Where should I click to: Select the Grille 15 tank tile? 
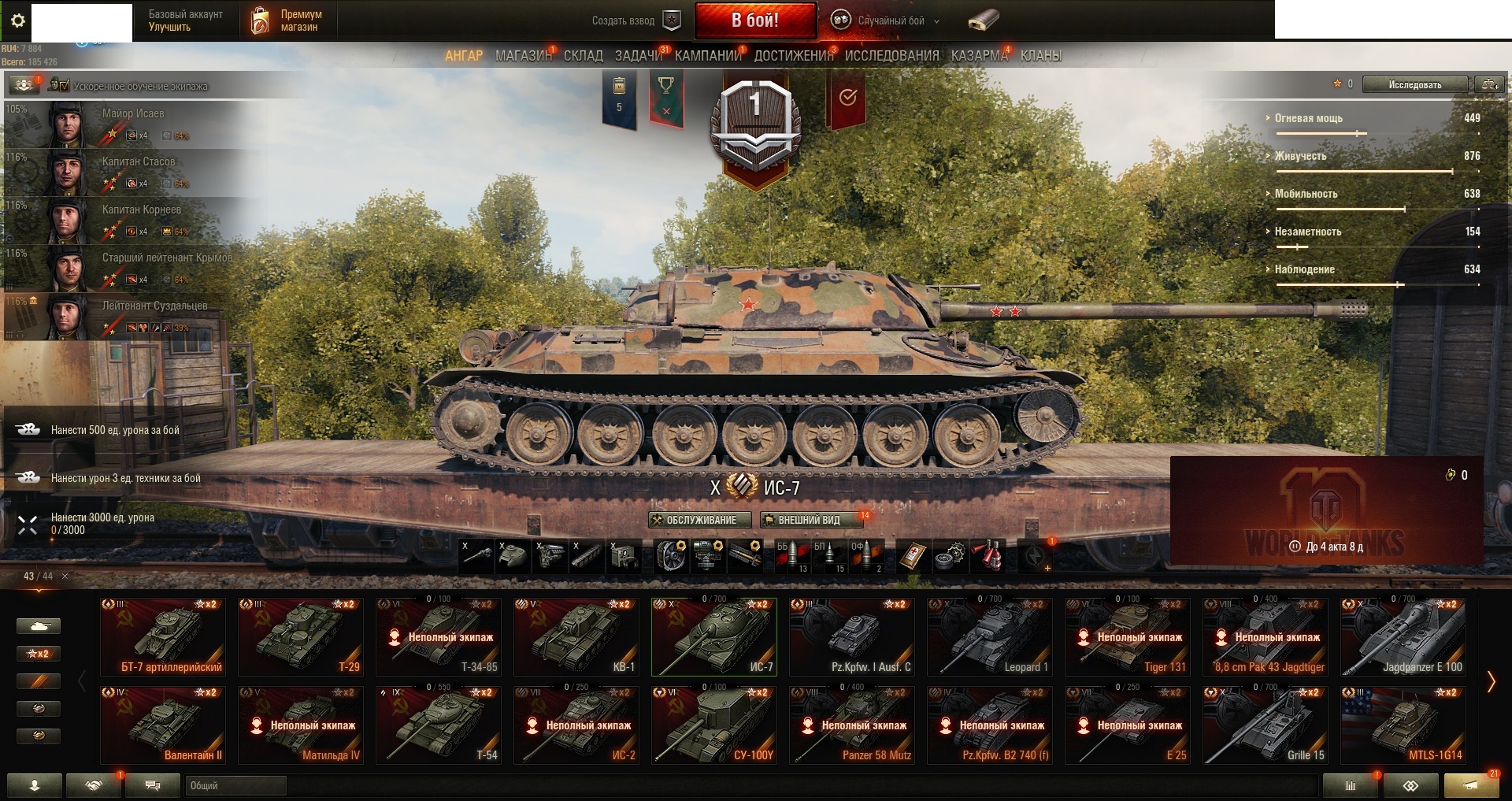pyautogui.click(x=1265, y=725)
